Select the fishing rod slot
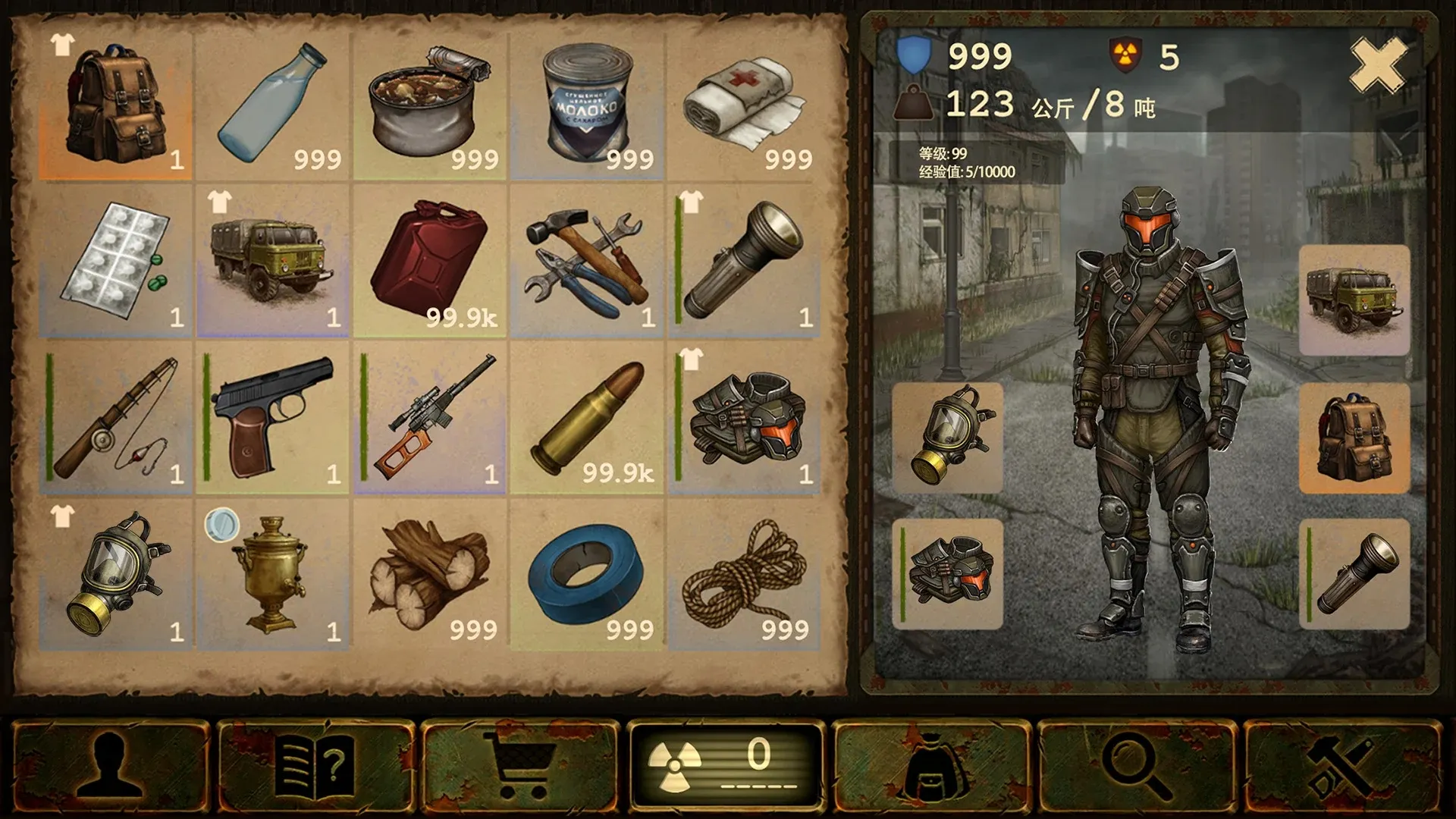Image resolution: width=1456 pixels, height=819 pixels. pyautogui.click(x=116, y=419)
